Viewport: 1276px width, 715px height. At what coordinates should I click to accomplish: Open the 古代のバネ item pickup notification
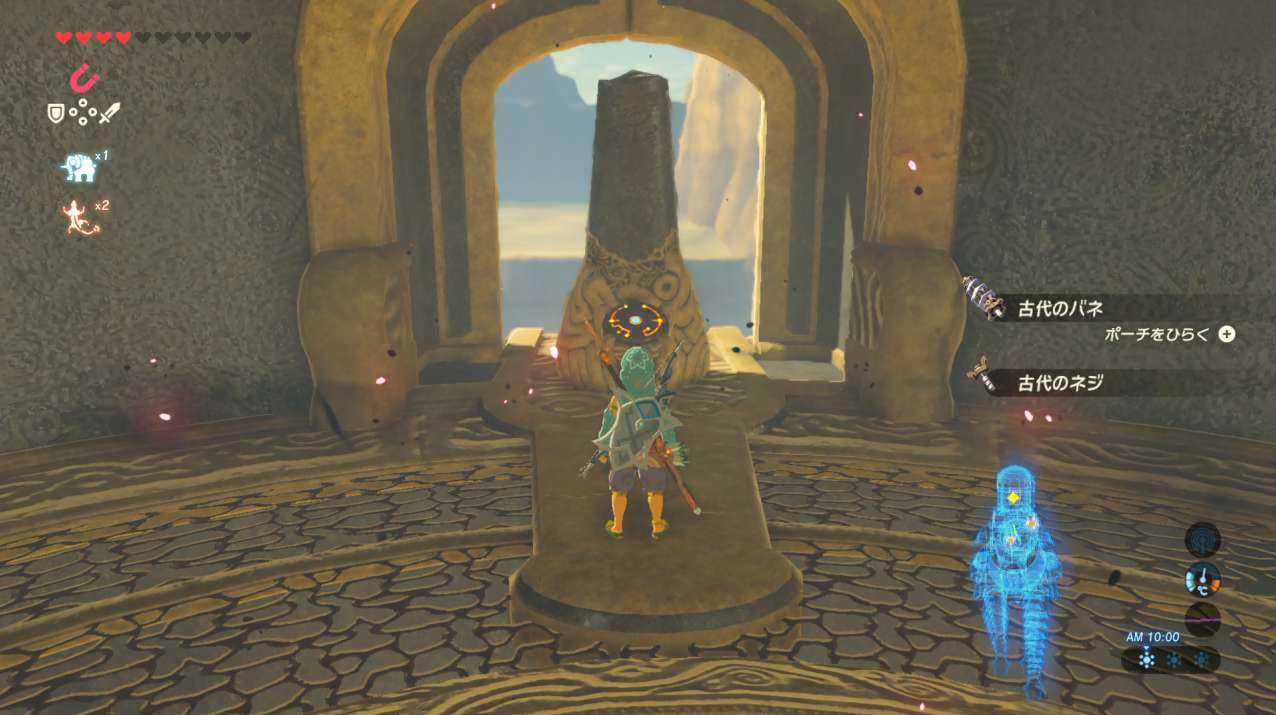(1060, 308)
